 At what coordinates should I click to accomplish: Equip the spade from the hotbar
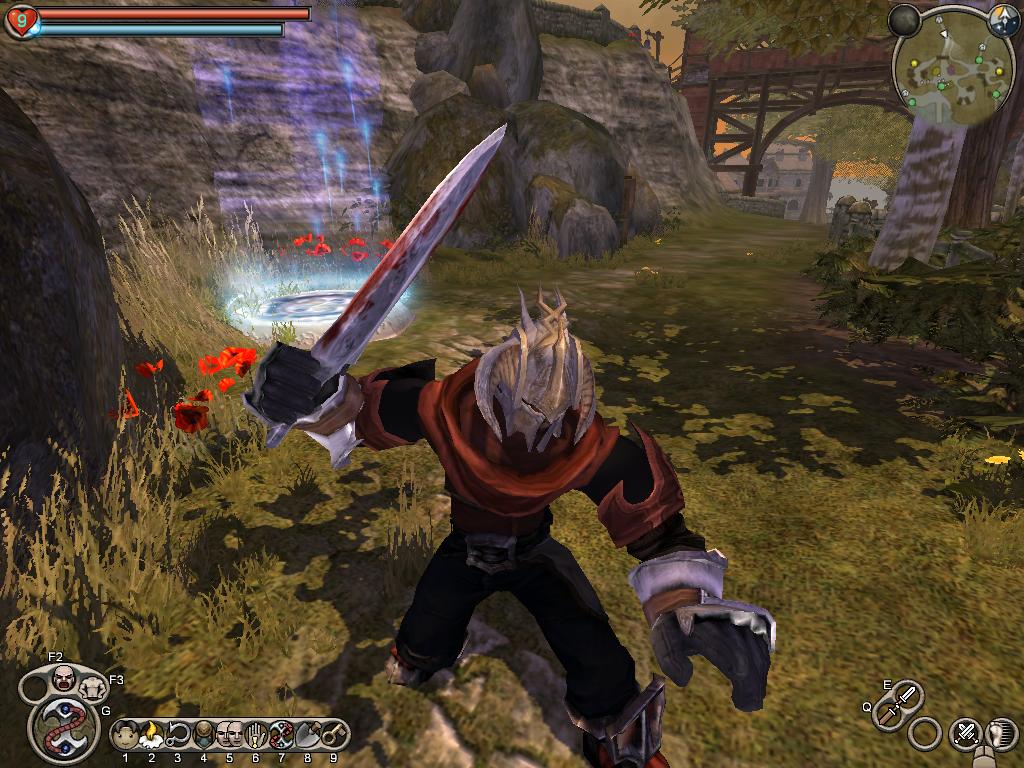pyautogui.click(x=307, y=735)
